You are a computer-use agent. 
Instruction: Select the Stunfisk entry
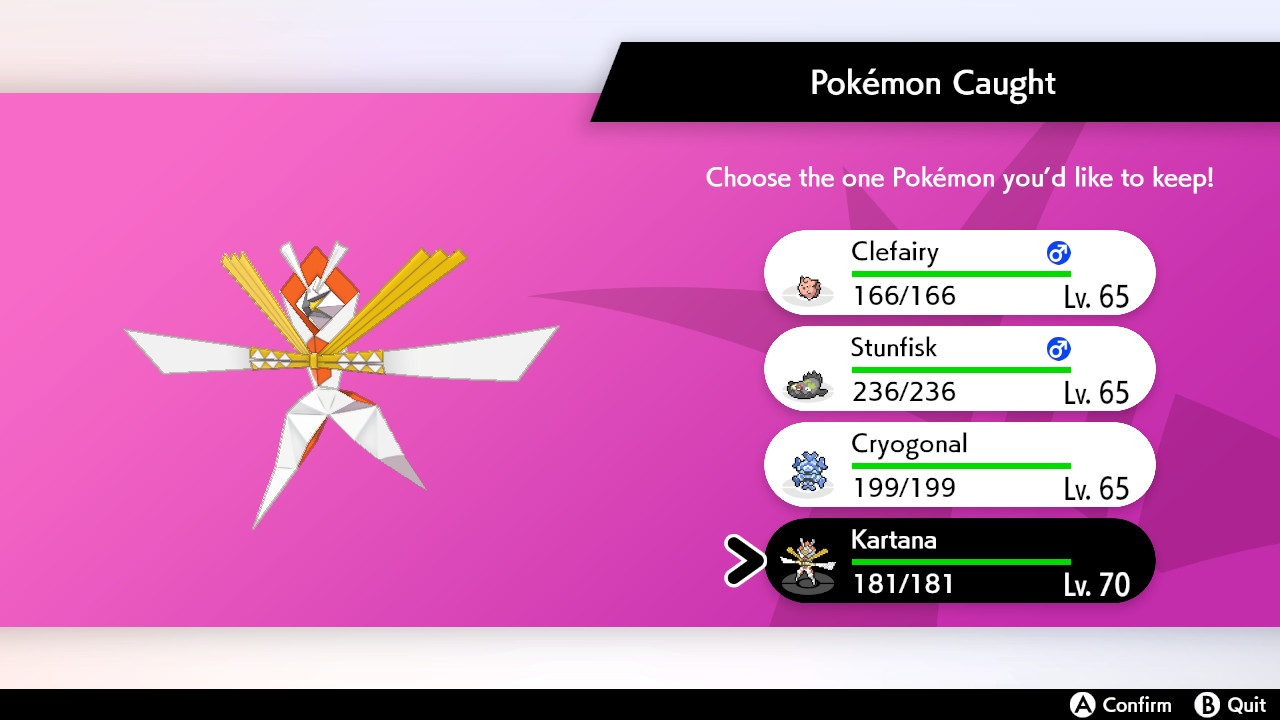(959, 369)
